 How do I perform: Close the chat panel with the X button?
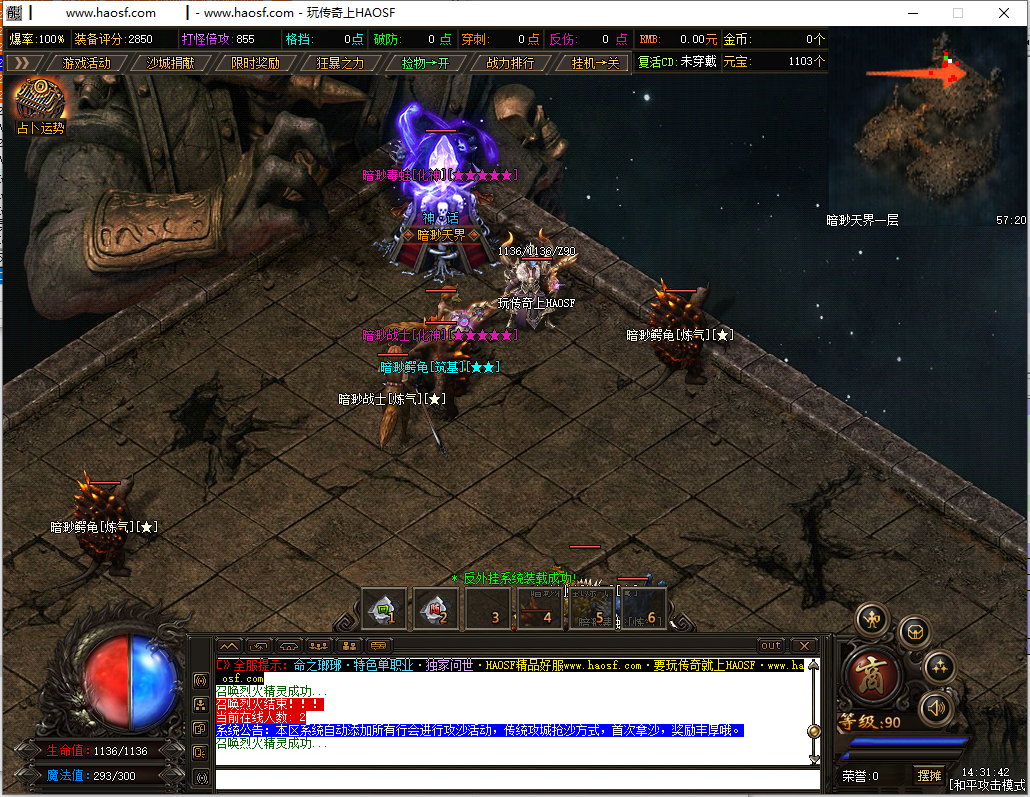pos(804,646)
